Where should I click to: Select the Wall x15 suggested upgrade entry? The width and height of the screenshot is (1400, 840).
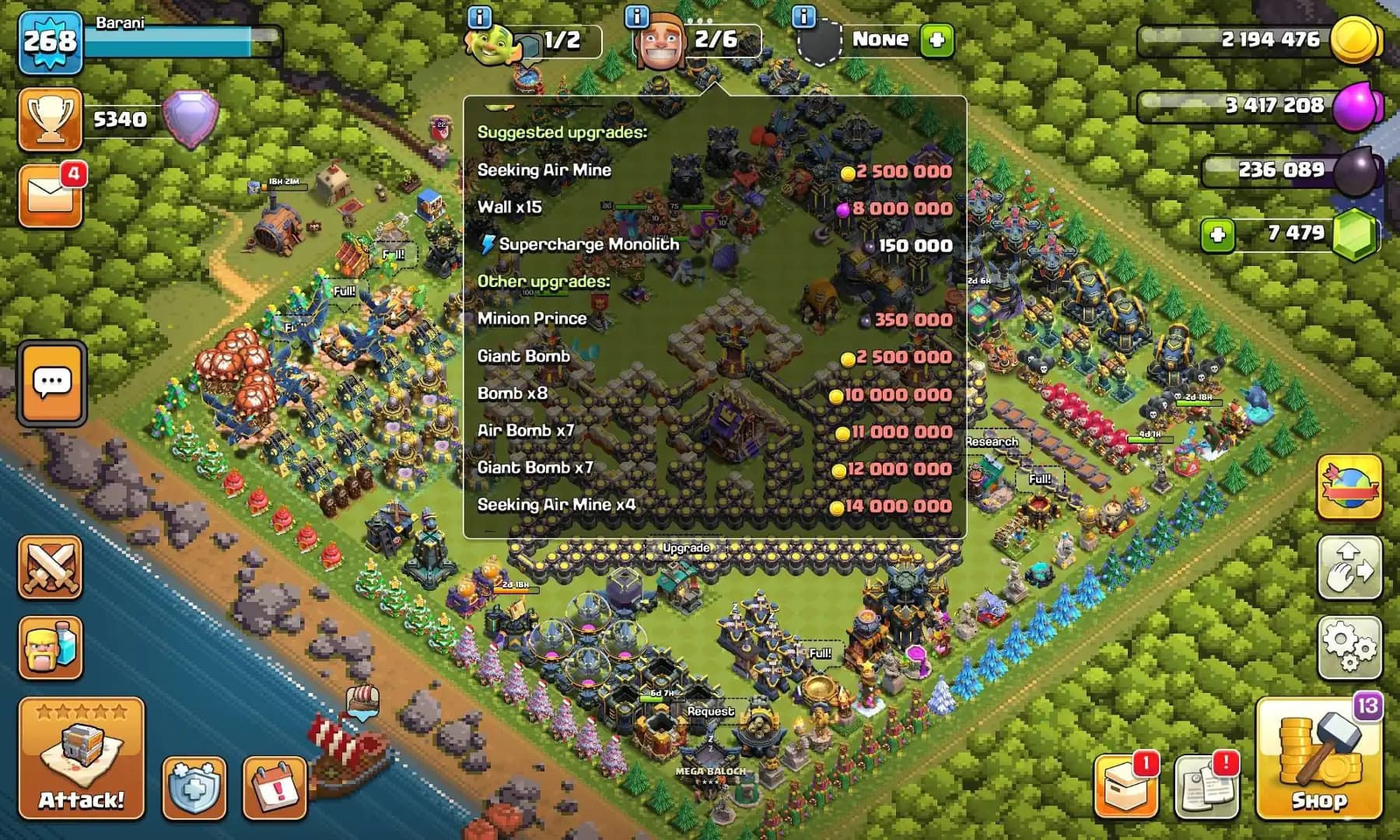[700, 208]
